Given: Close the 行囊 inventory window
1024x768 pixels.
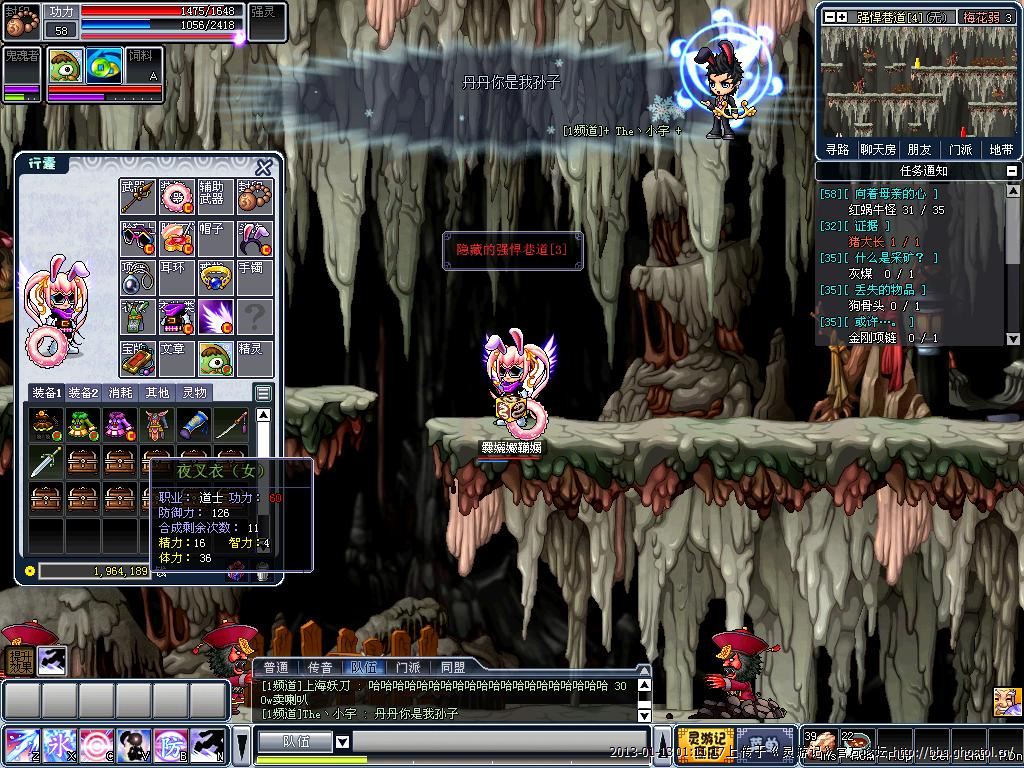Looking at the screenshot, I should tap(264, 167).
